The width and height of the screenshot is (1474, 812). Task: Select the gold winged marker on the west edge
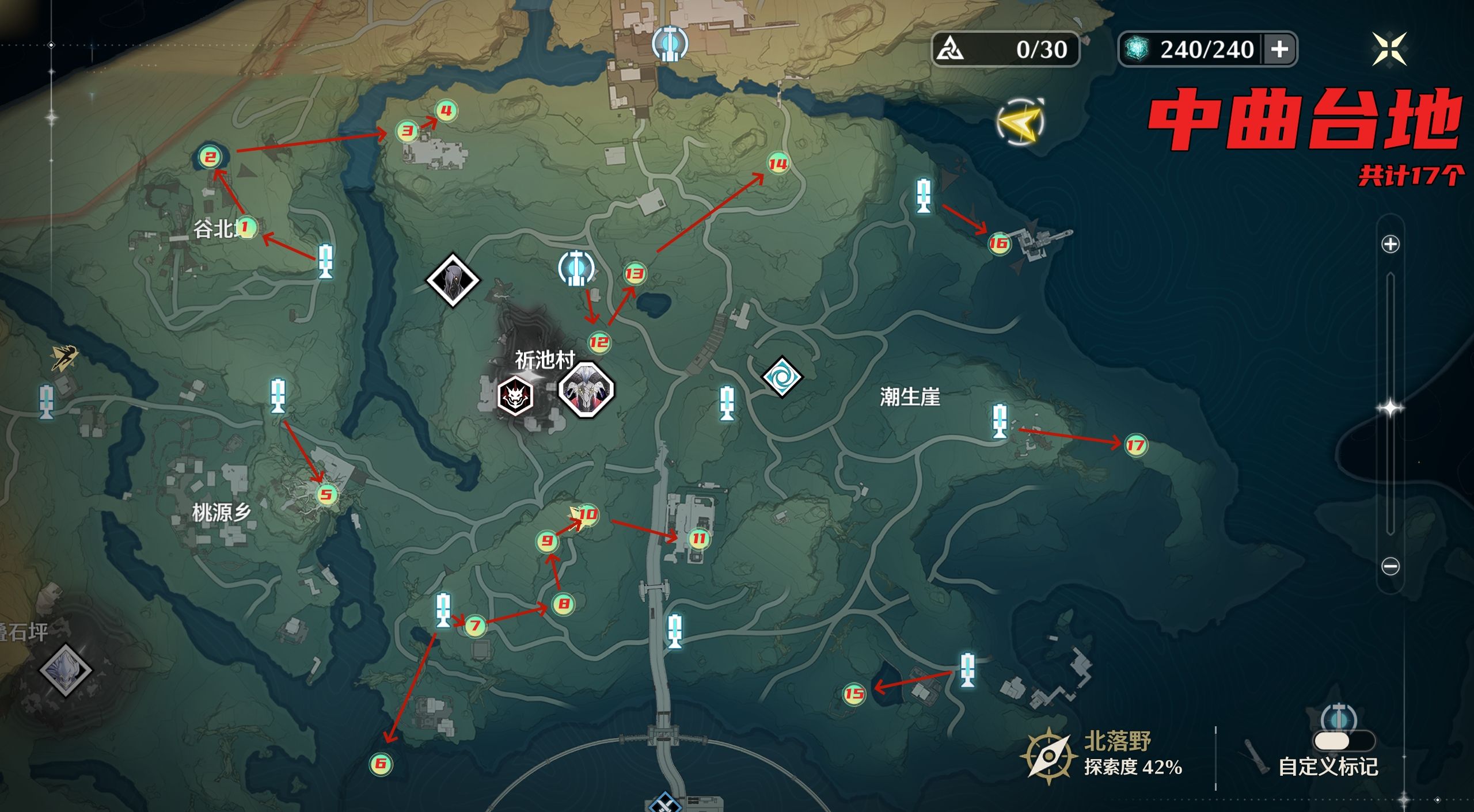[63, 358]
